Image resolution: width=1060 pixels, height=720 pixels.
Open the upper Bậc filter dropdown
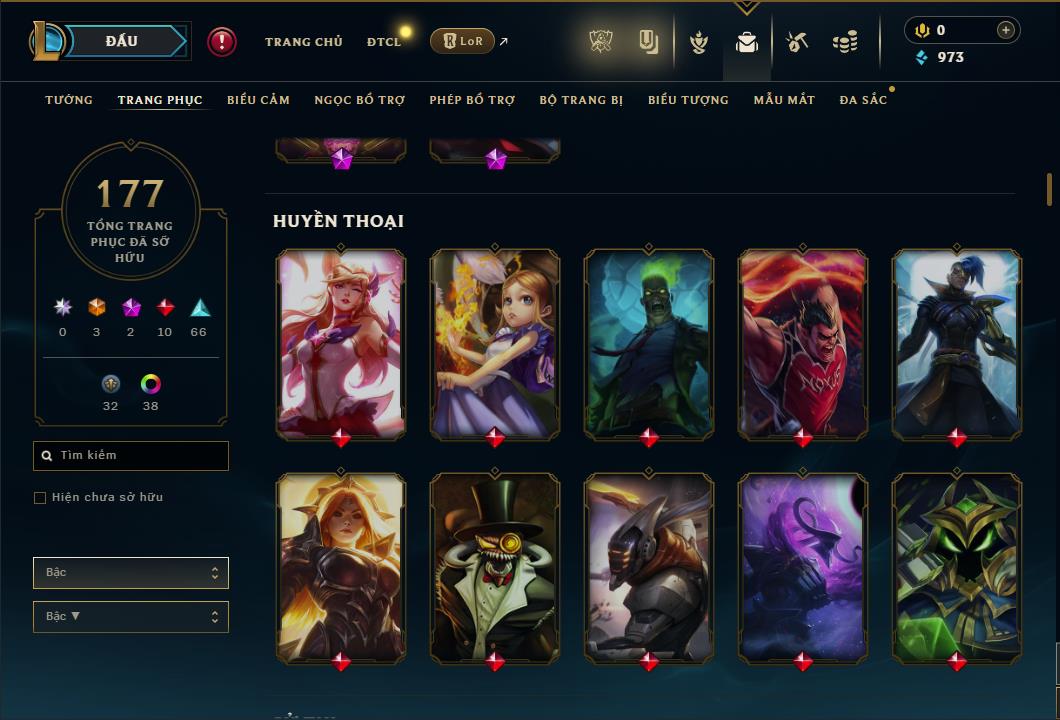point(131,573)
